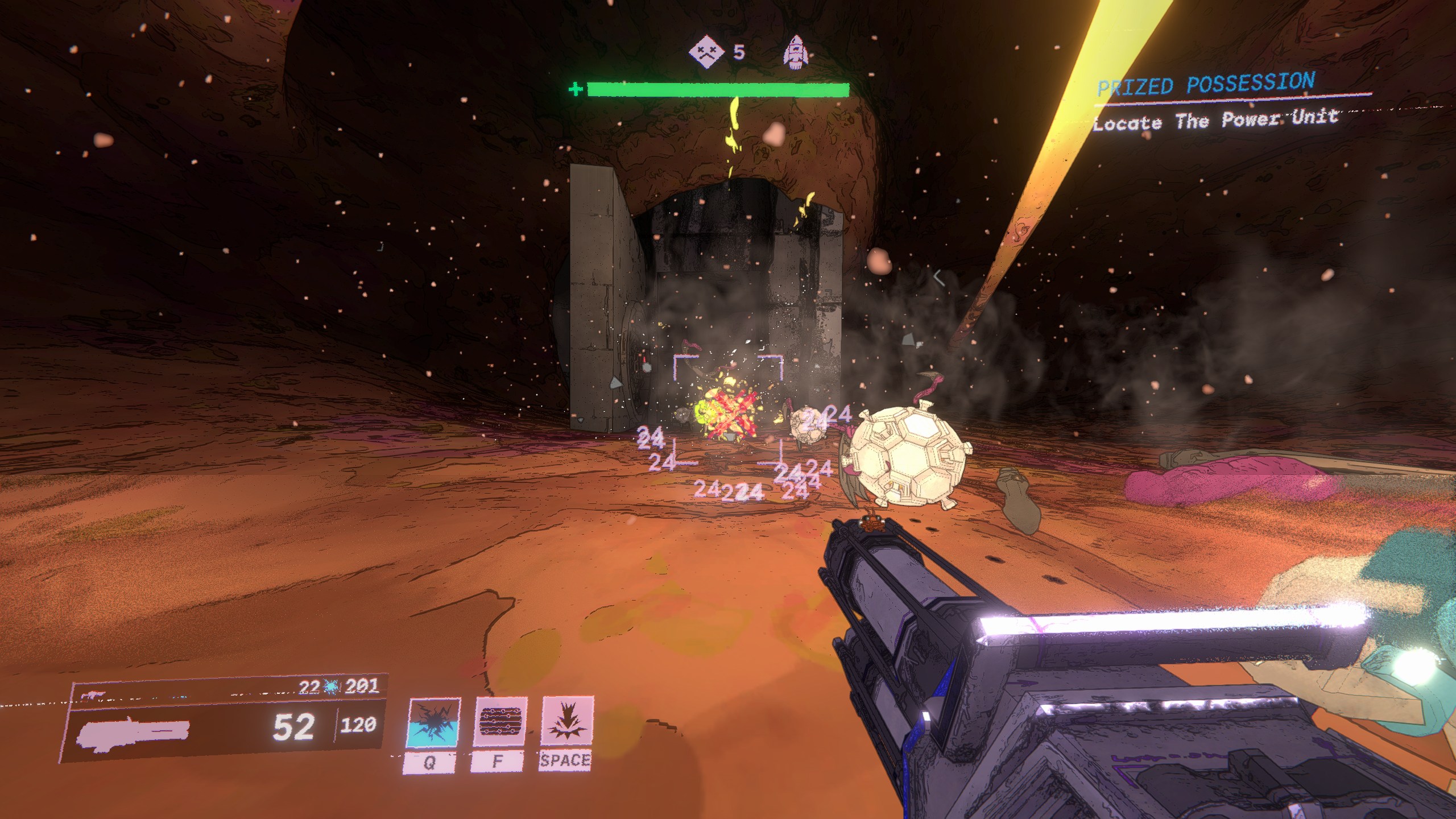Select the rocket ship icon
The image size is (1456, 819).
(796, 53)
